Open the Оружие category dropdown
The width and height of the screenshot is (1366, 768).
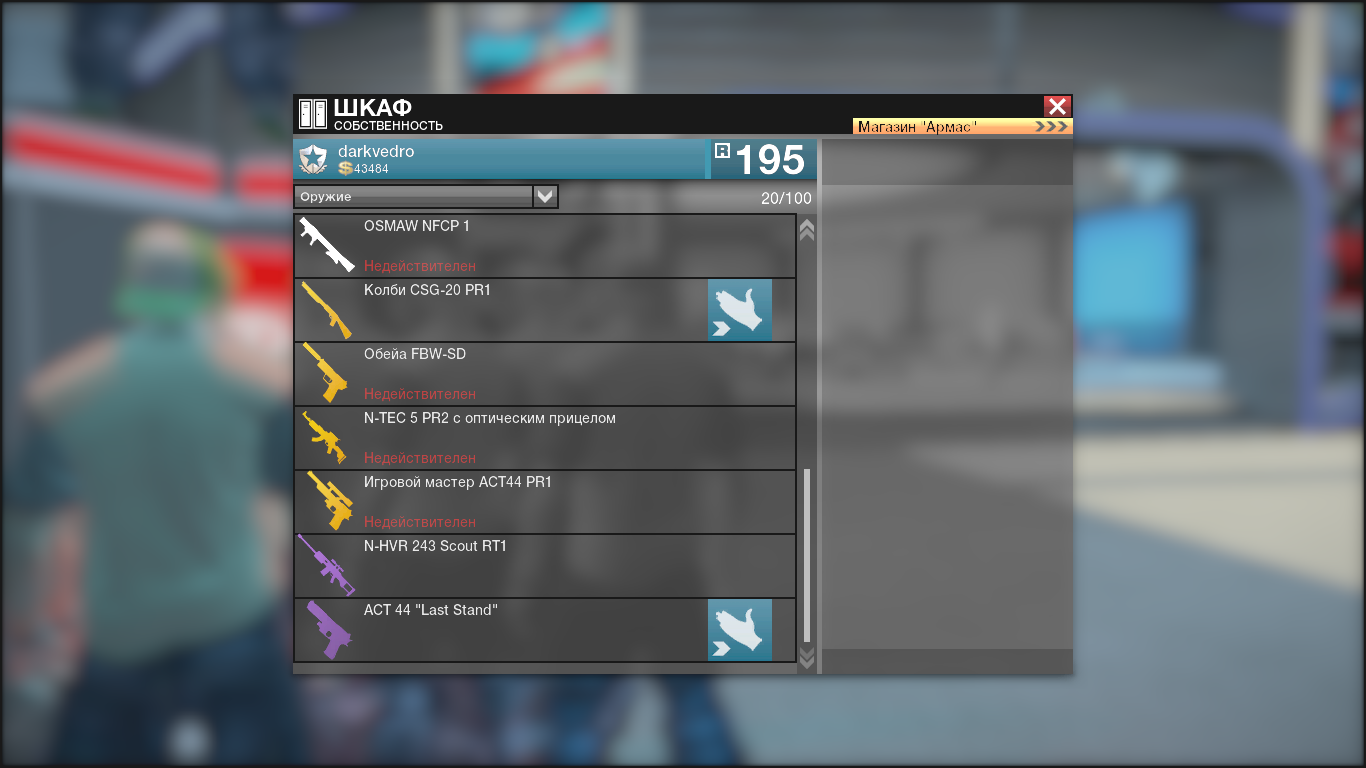pyautogui.click(x=545, y=197)
